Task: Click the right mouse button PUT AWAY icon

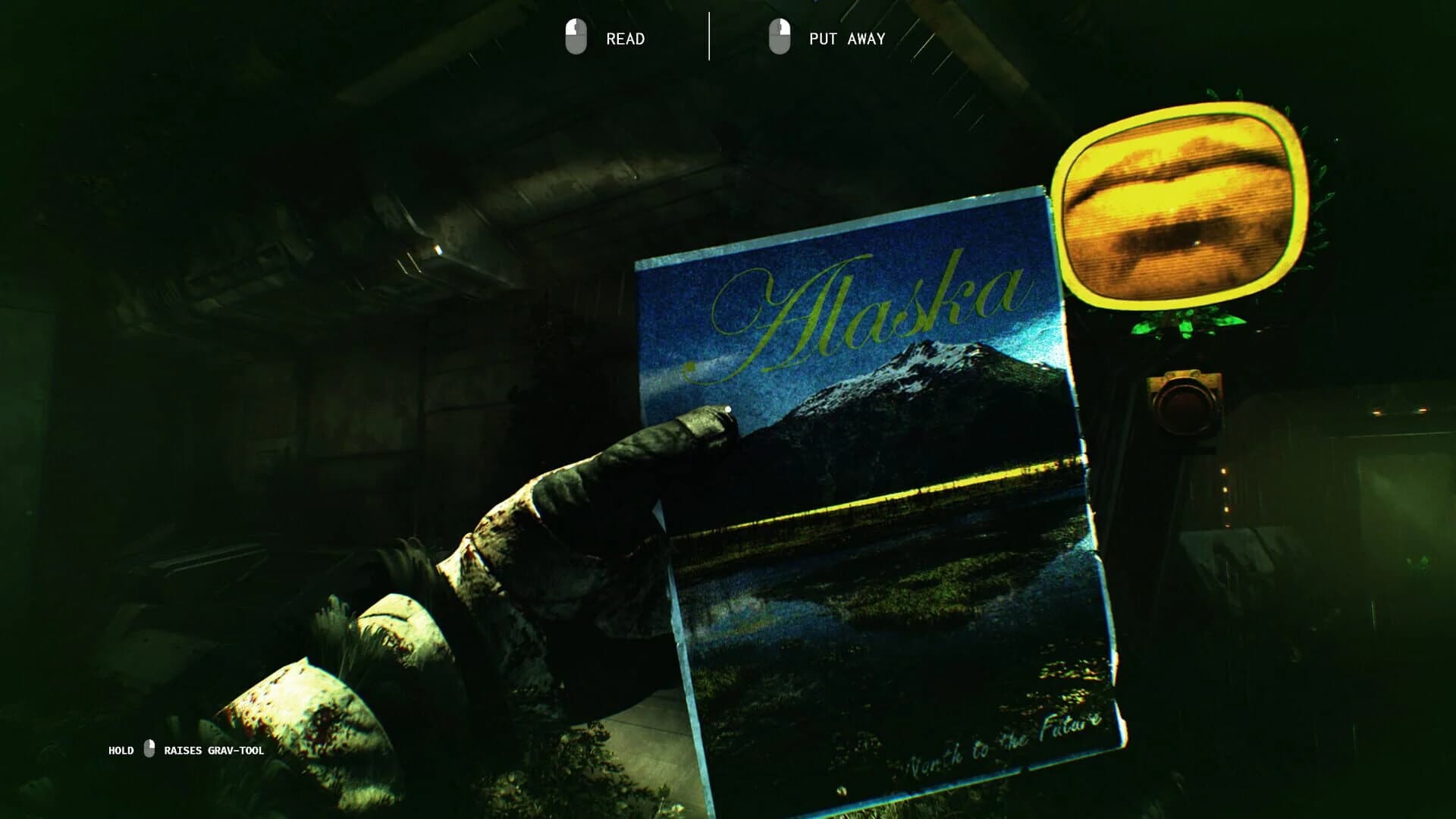Action: click(x=780, y=37)
